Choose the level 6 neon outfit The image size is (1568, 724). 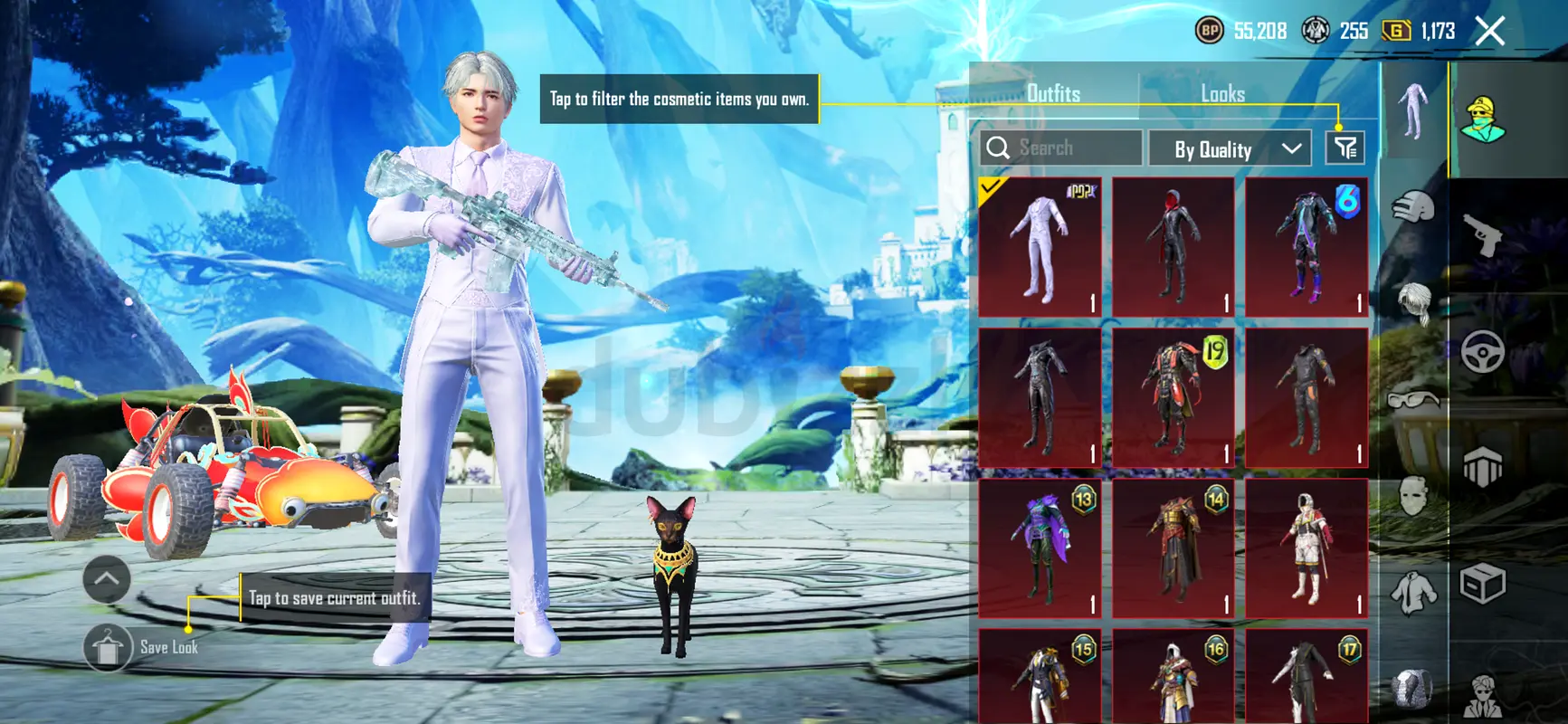[x=1306, y=246]
